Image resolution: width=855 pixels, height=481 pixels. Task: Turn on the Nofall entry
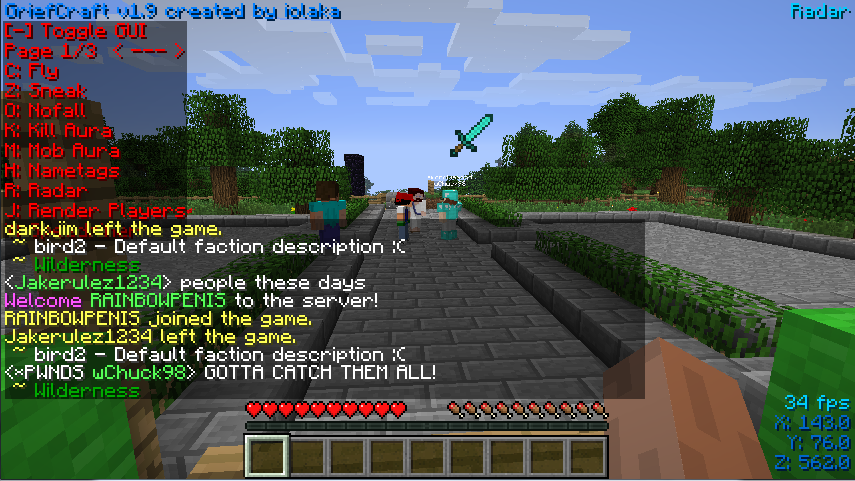(x=46, y=111)
